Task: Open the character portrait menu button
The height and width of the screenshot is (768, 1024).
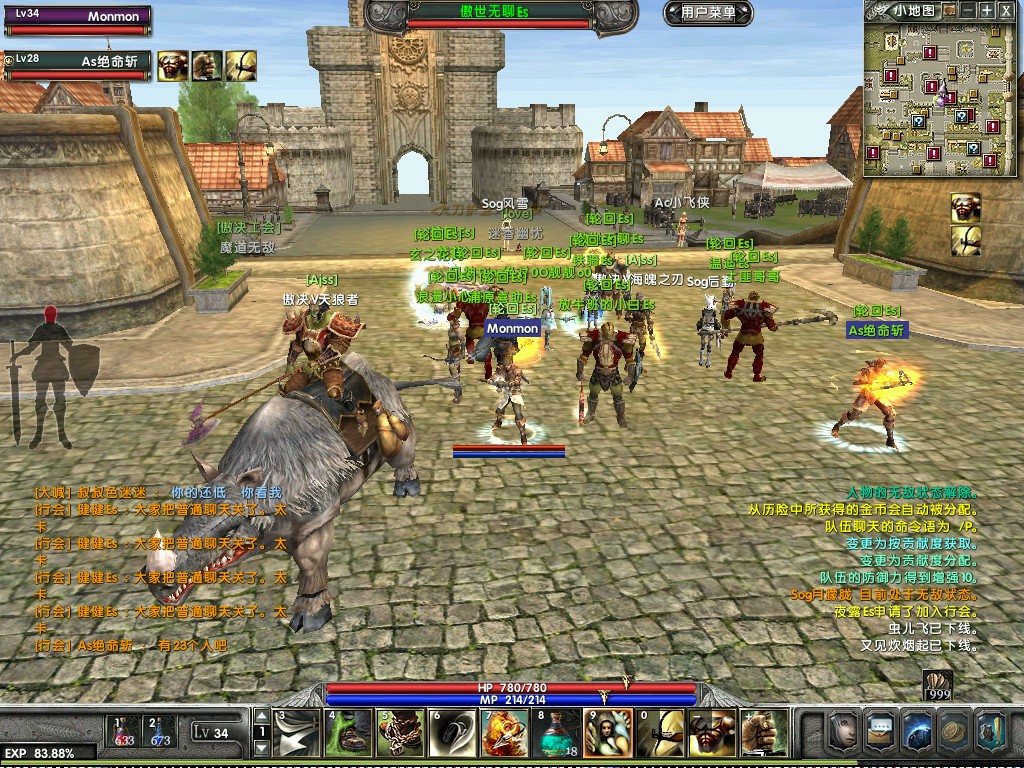Action: tap(844, 733)
